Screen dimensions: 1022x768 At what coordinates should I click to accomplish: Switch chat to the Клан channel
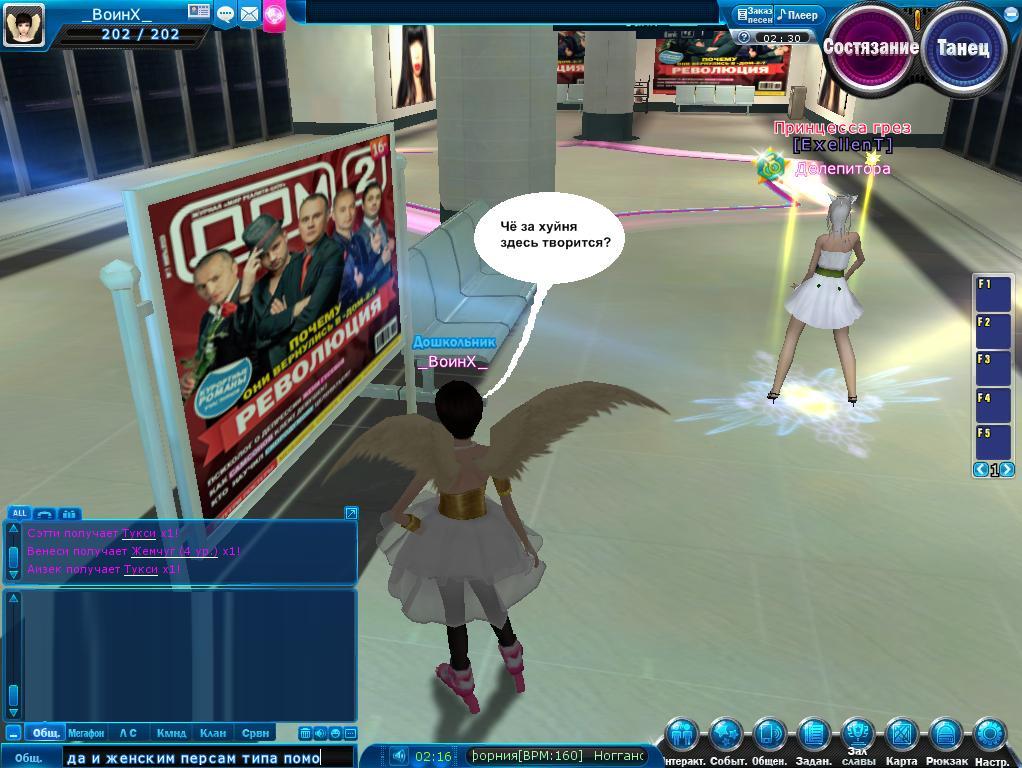pos(213,733)
